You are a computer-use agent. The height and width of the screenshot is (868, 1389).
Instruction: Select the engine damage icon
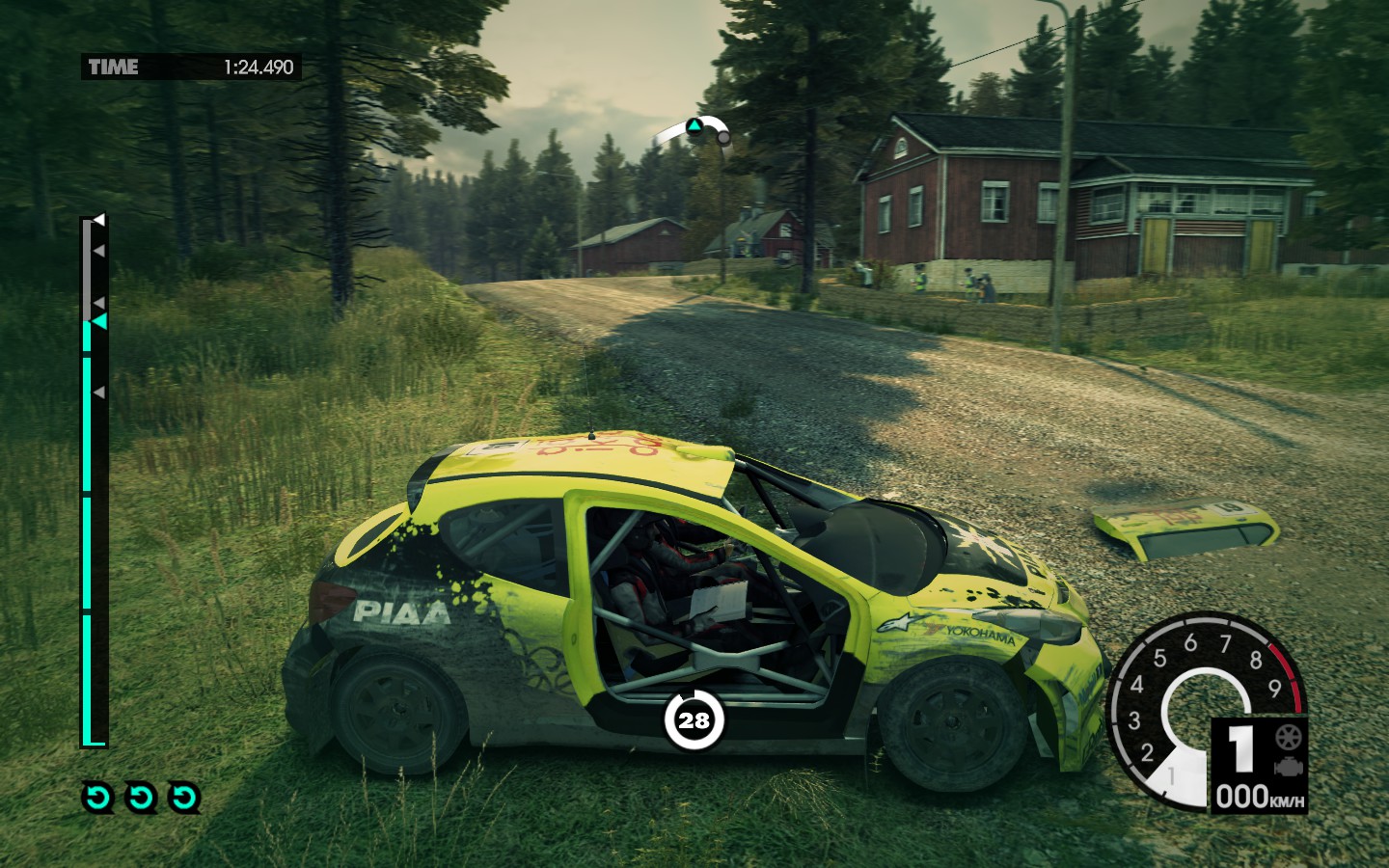1289,767
